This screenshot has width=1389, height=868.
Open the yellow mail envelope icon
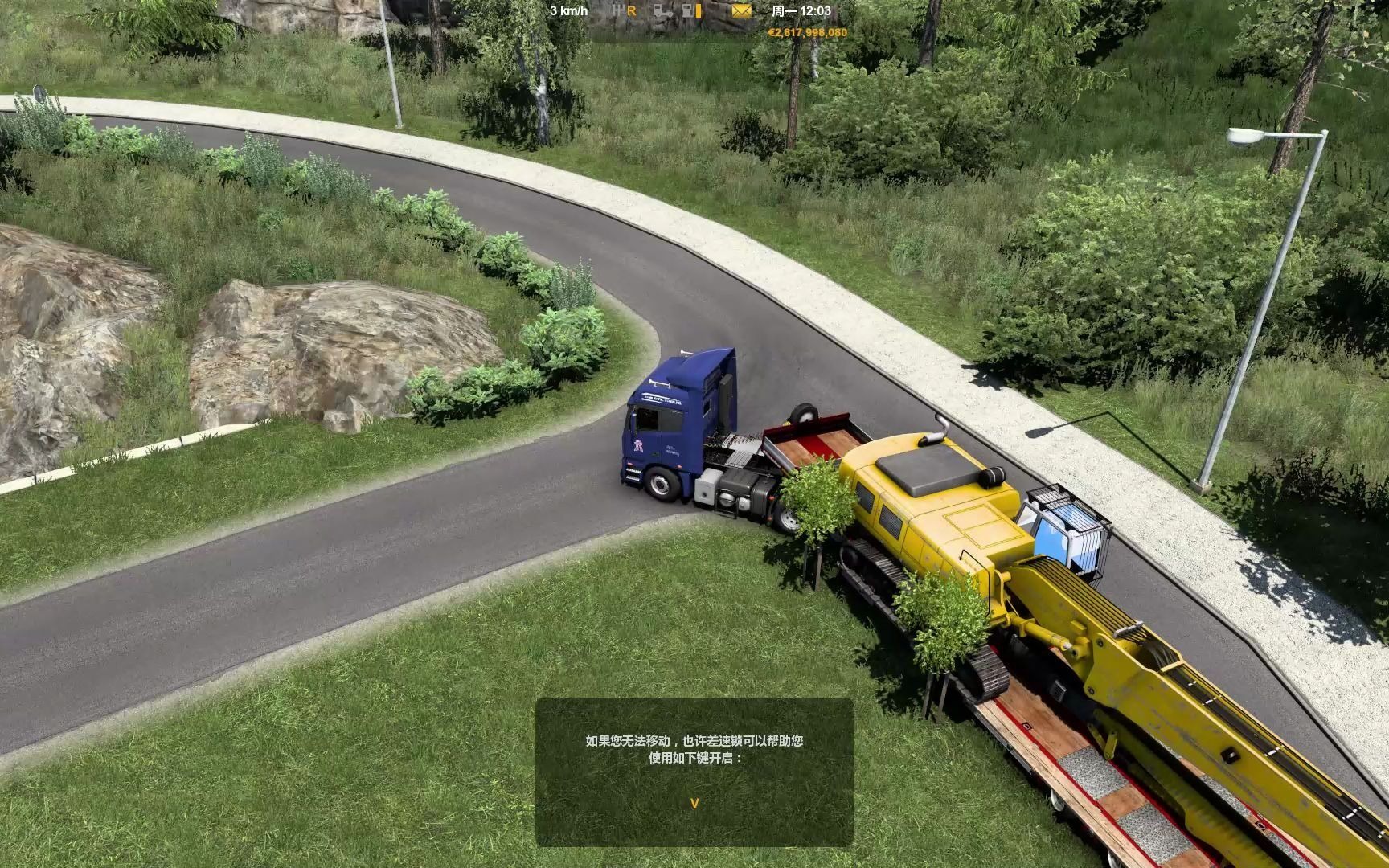pyautogui.click(x=741, y=11)
